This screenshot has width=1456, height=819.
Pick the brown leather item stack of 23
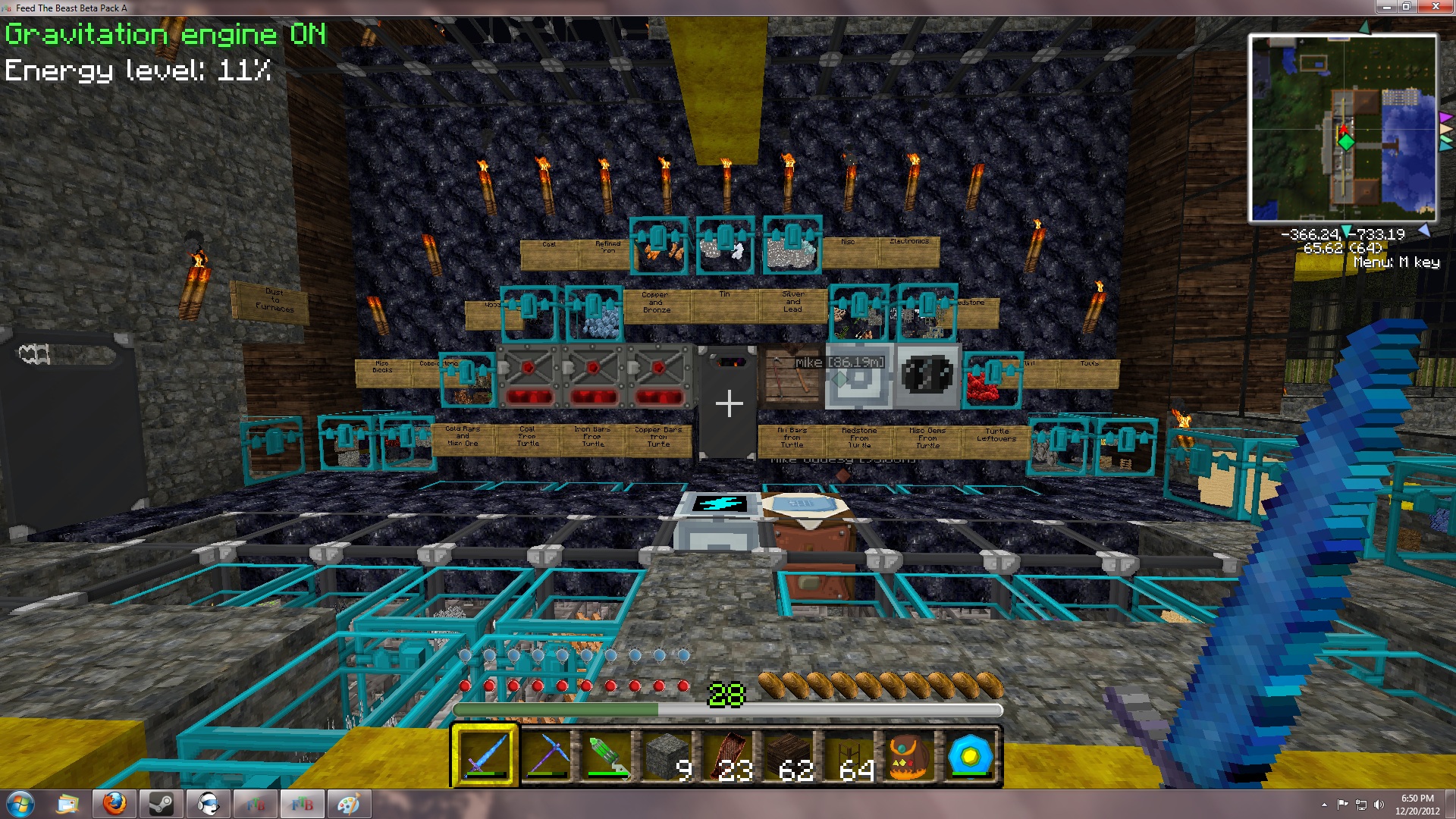point(728,756)
